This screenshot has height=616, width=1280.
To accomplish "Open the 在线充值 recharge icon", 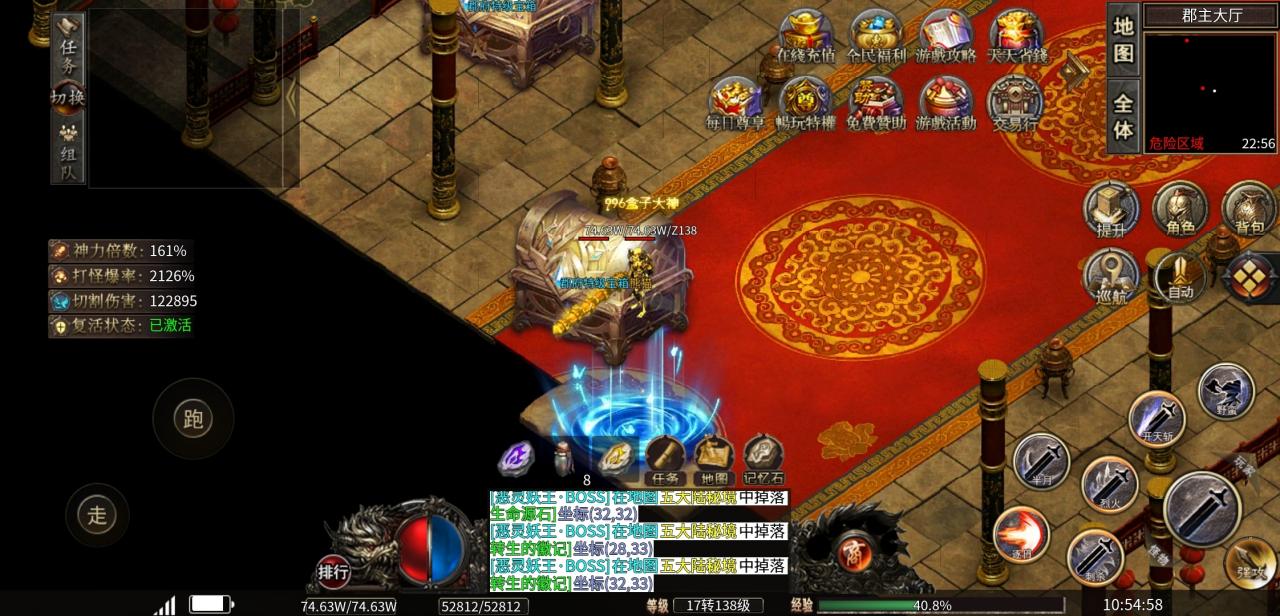I will [x=806, y=38].
